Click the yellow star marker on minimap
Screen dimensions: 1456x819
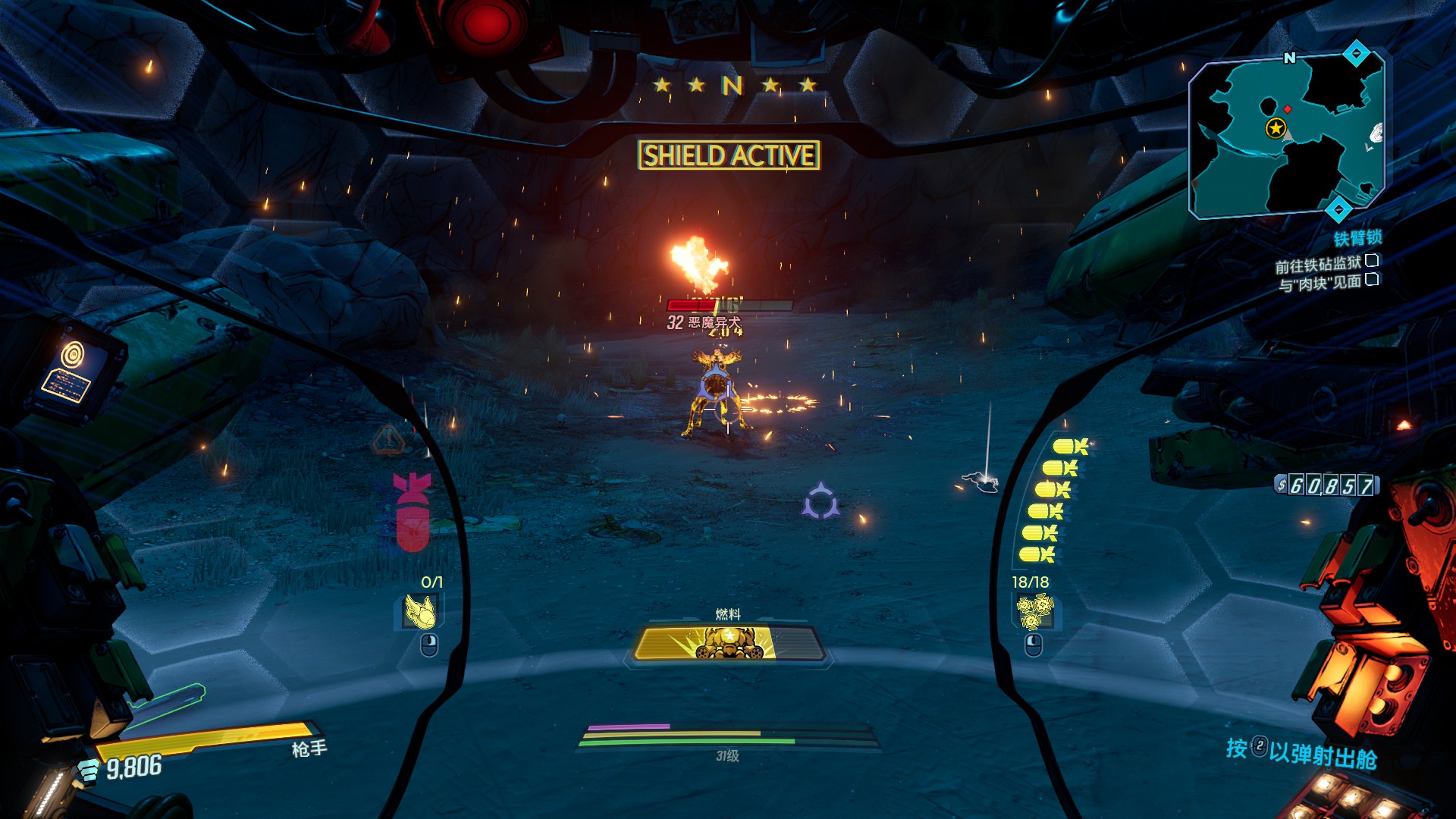pos(1276,128)
